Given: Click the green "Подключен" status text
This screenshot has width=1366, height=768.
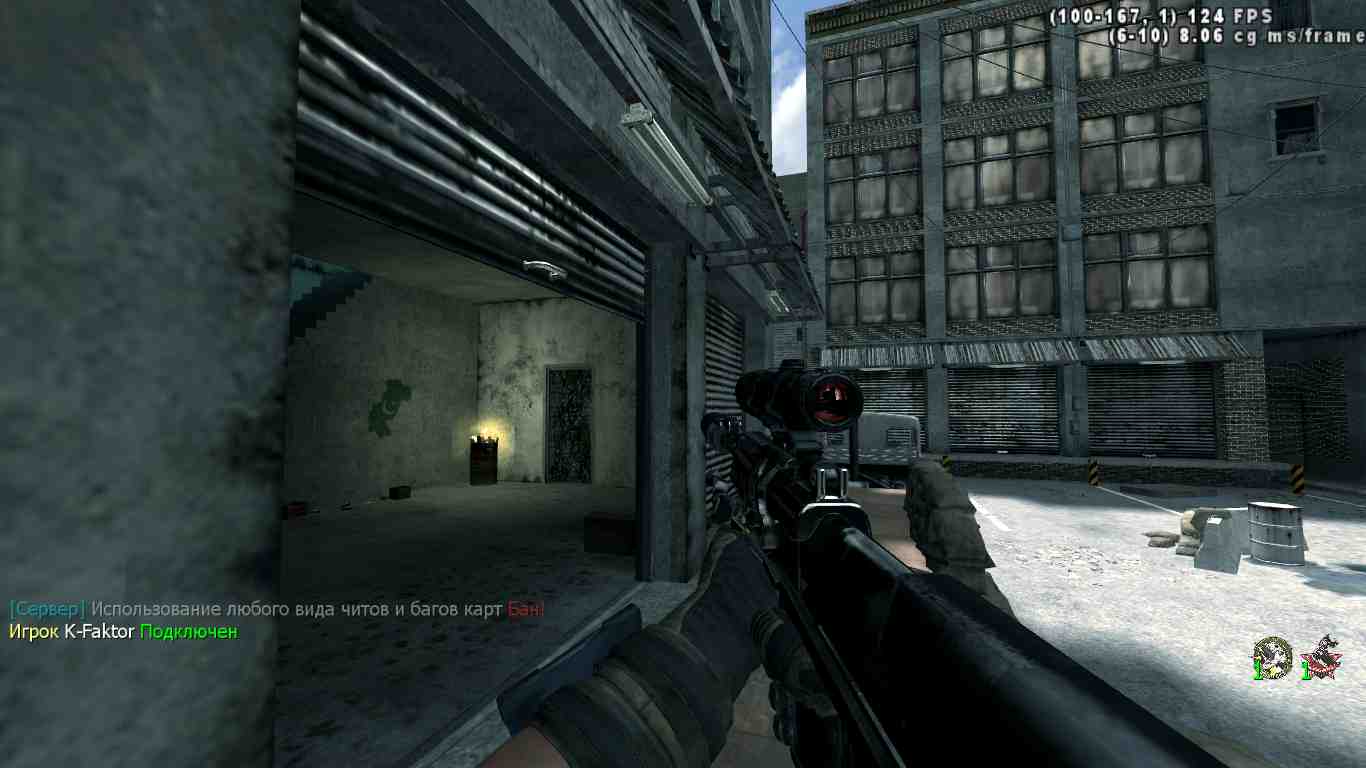Looking at the screenshot, I should 186,632.
